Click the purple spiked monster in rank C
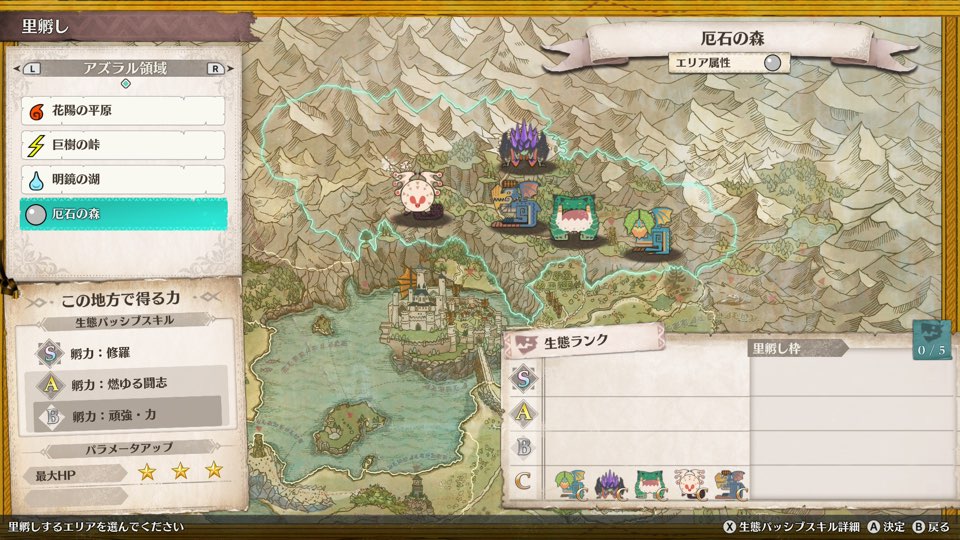Screen dimensions: 960x540 [x=610, y=484]
